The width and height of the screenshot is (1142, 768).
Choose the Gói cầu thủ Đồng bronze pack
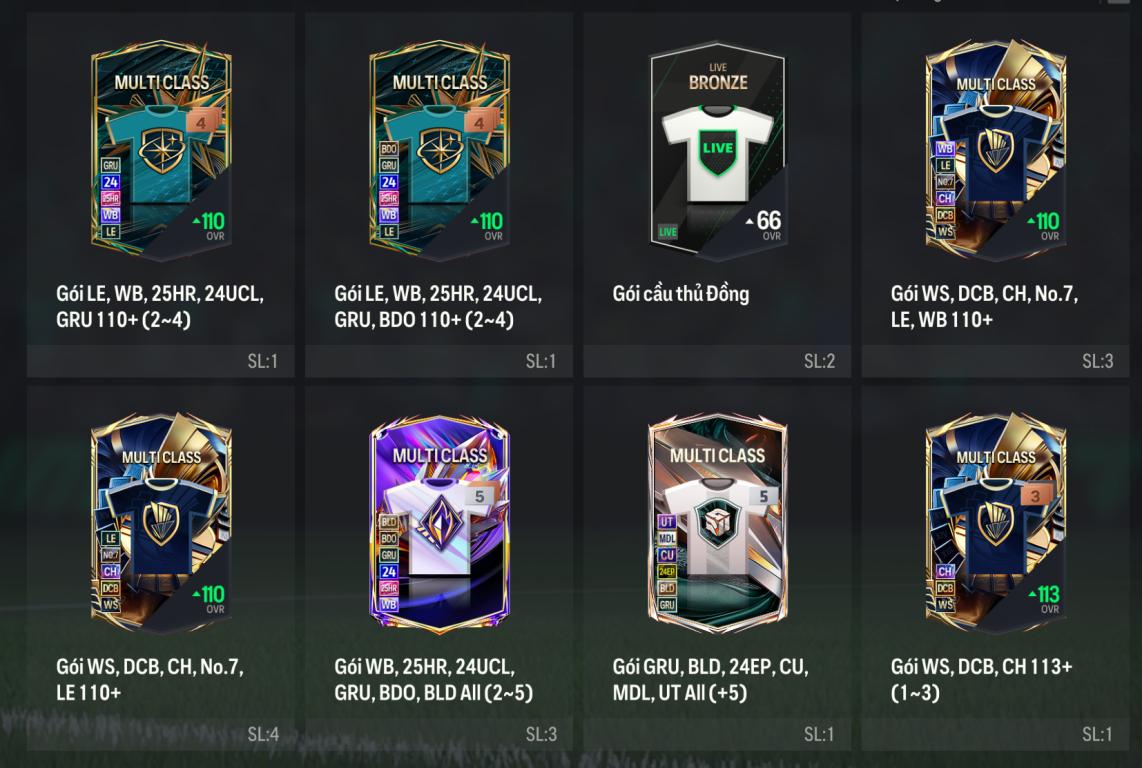coord(717,150)
